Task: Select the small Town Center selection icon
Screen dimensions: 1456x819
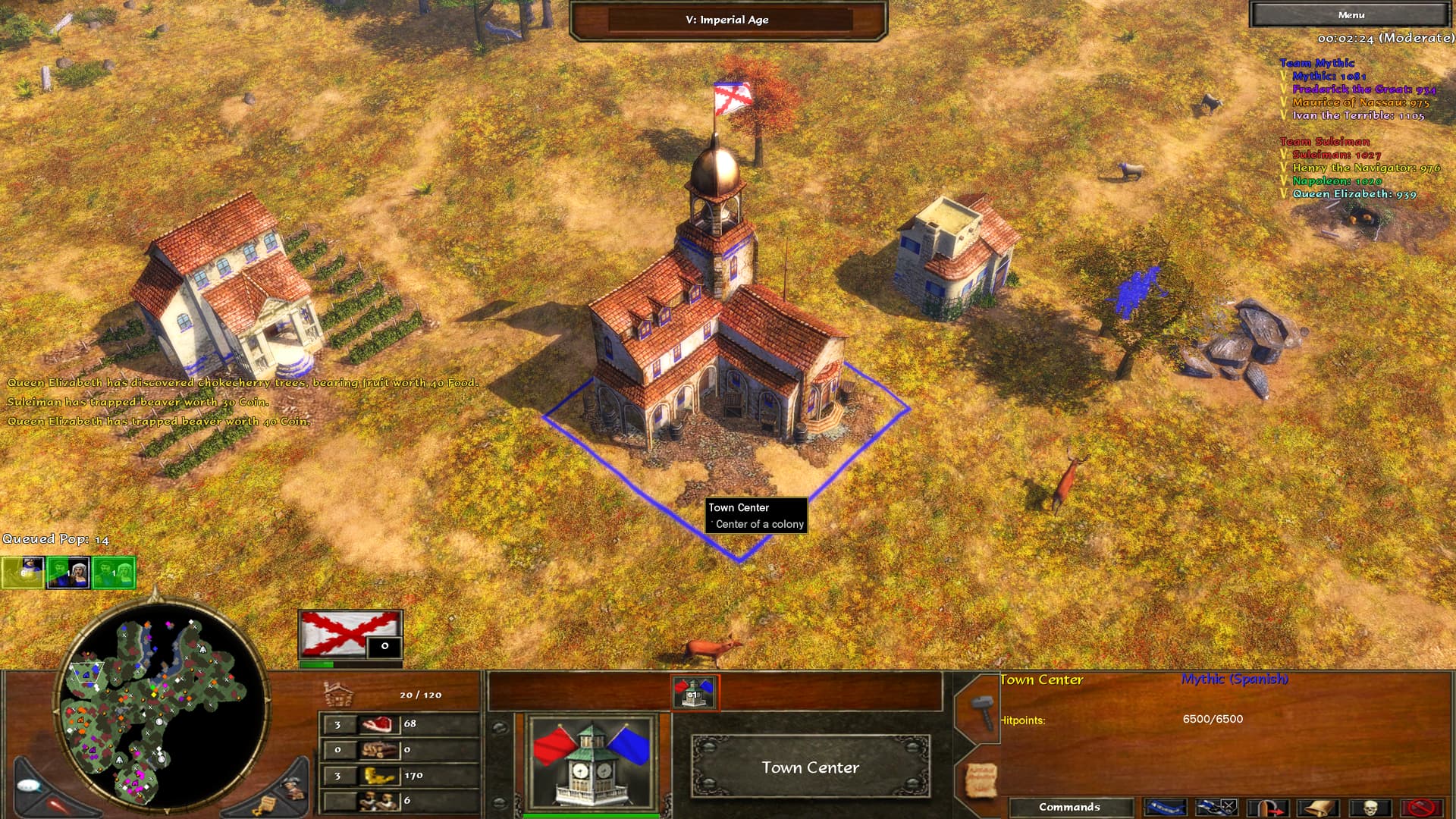Action: [x=694, y=692]
